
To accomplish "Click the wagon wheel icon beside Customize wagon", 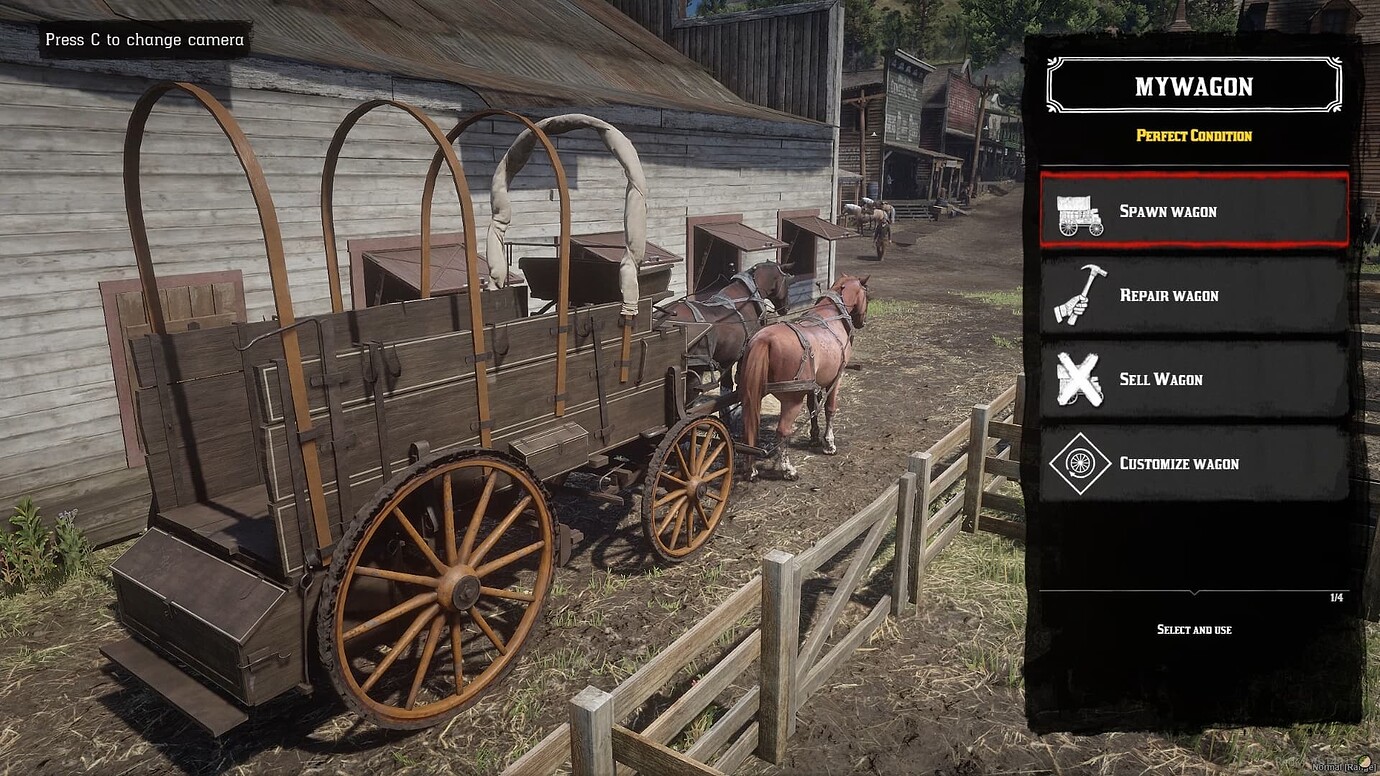I will (x=1079, y=463).
